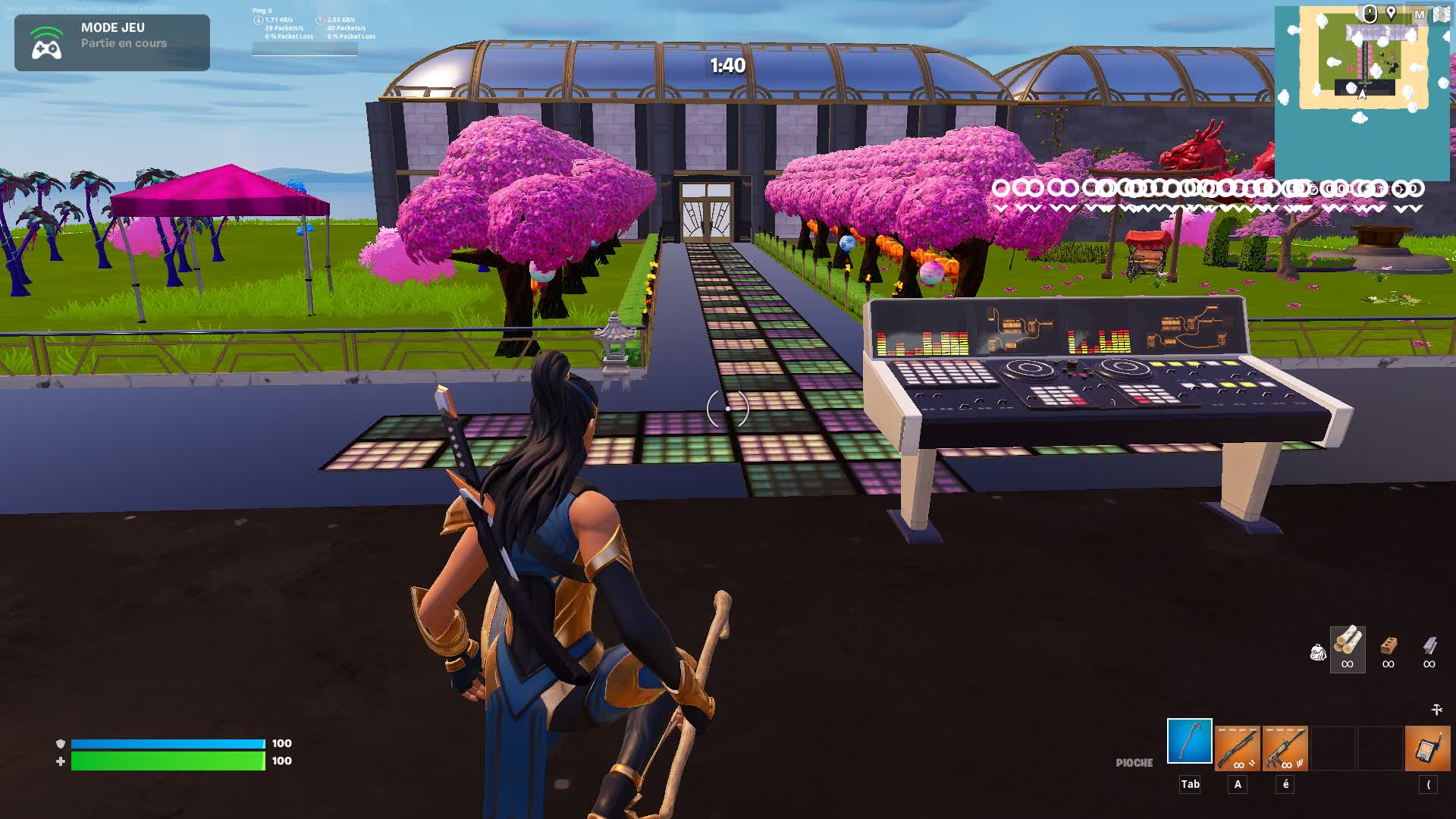Click the crafting tools icon above the hotbar
This screenshot has width=1456, height=819.
(1436, 709)
